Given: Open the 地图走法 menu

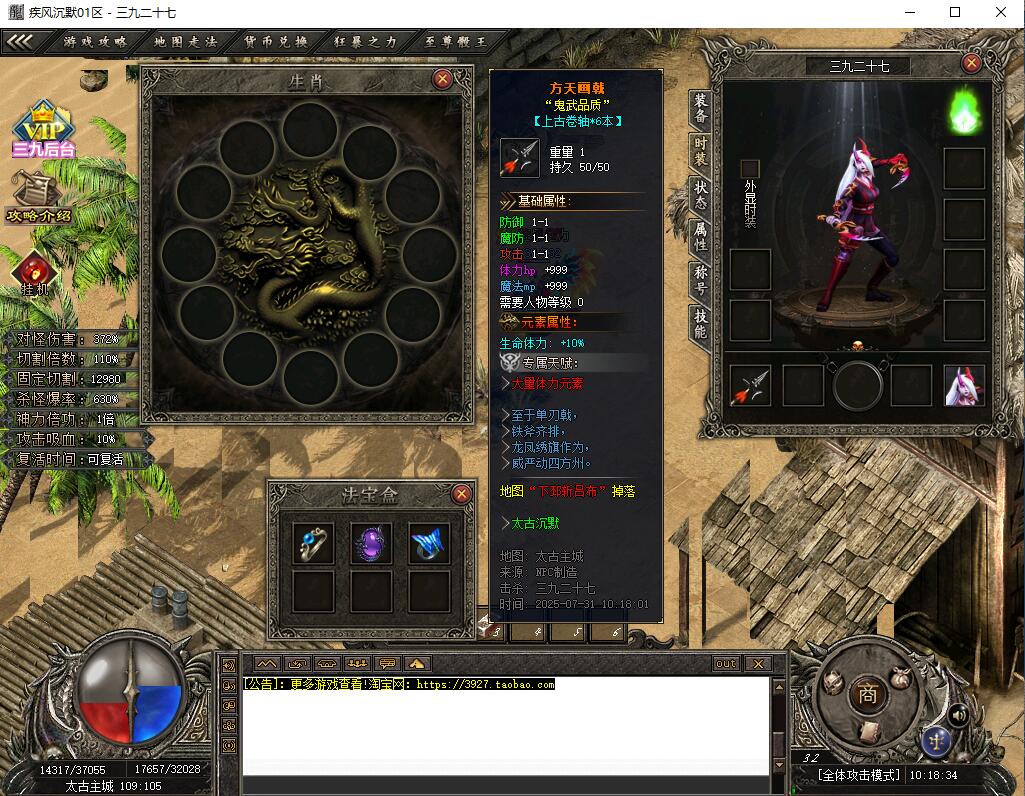Looking at the screenshot, I should (185, 42).
